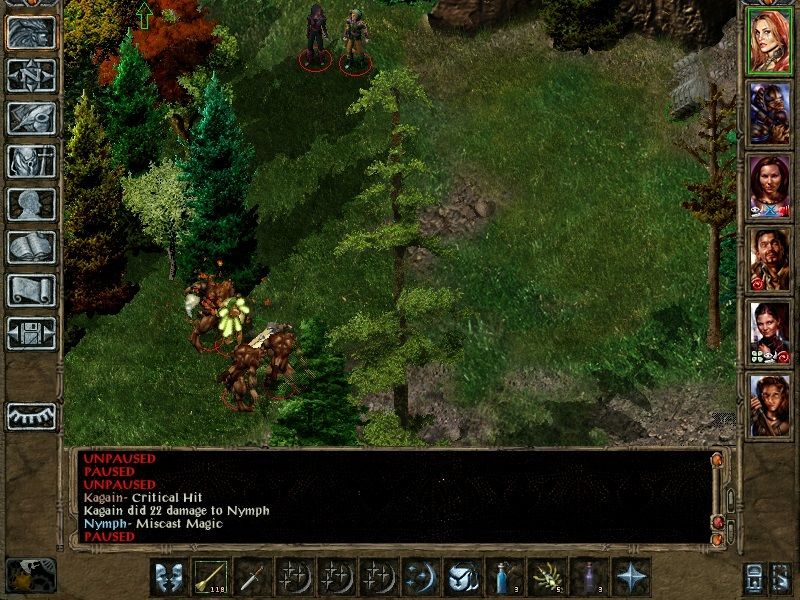Select the helmeted warrior portrait
The width and height of the screenshot is (800, 600).
coord(769,114)
